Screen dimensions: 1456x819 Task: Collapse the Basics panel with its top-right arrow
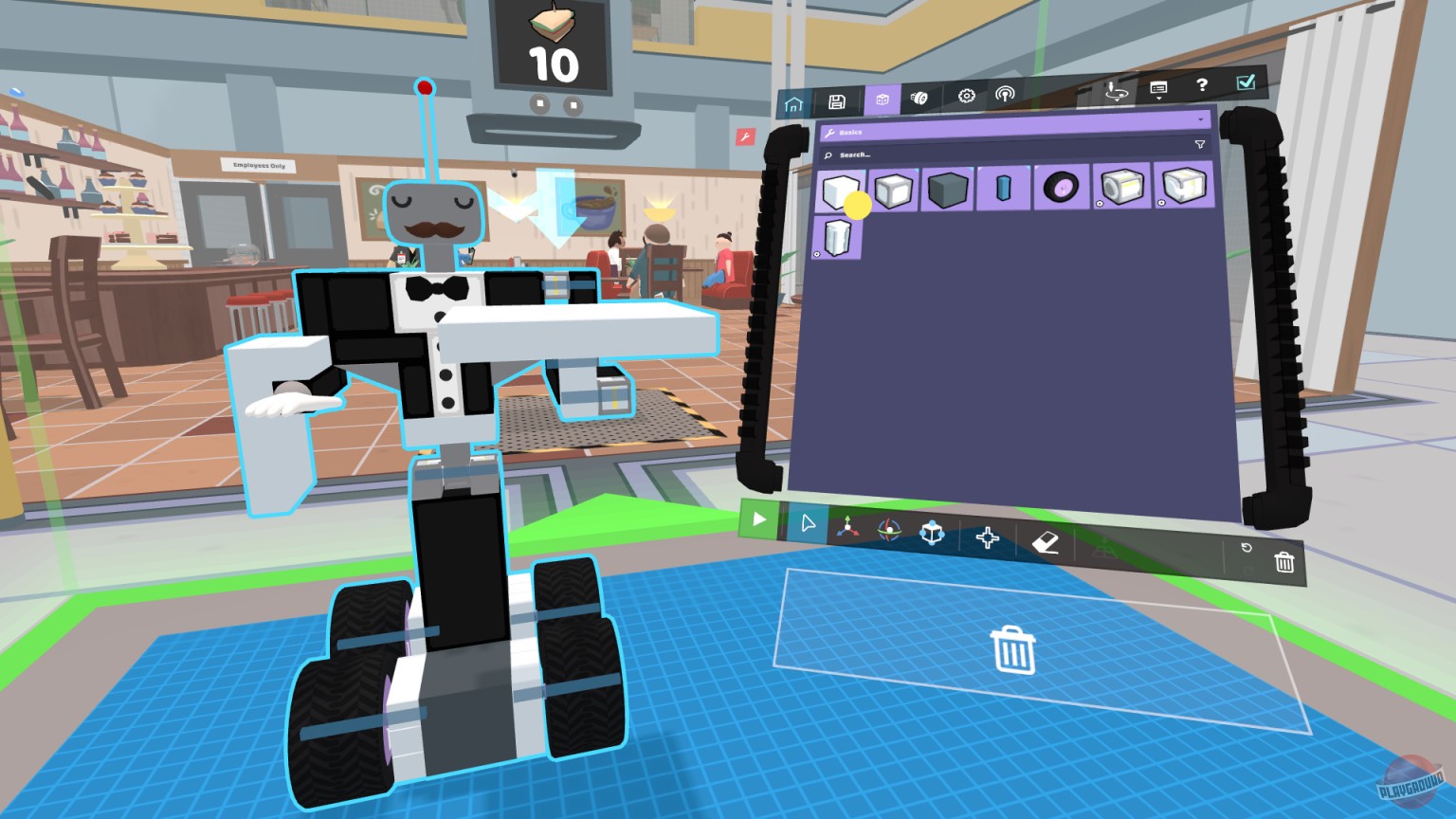click(1201, 119)
